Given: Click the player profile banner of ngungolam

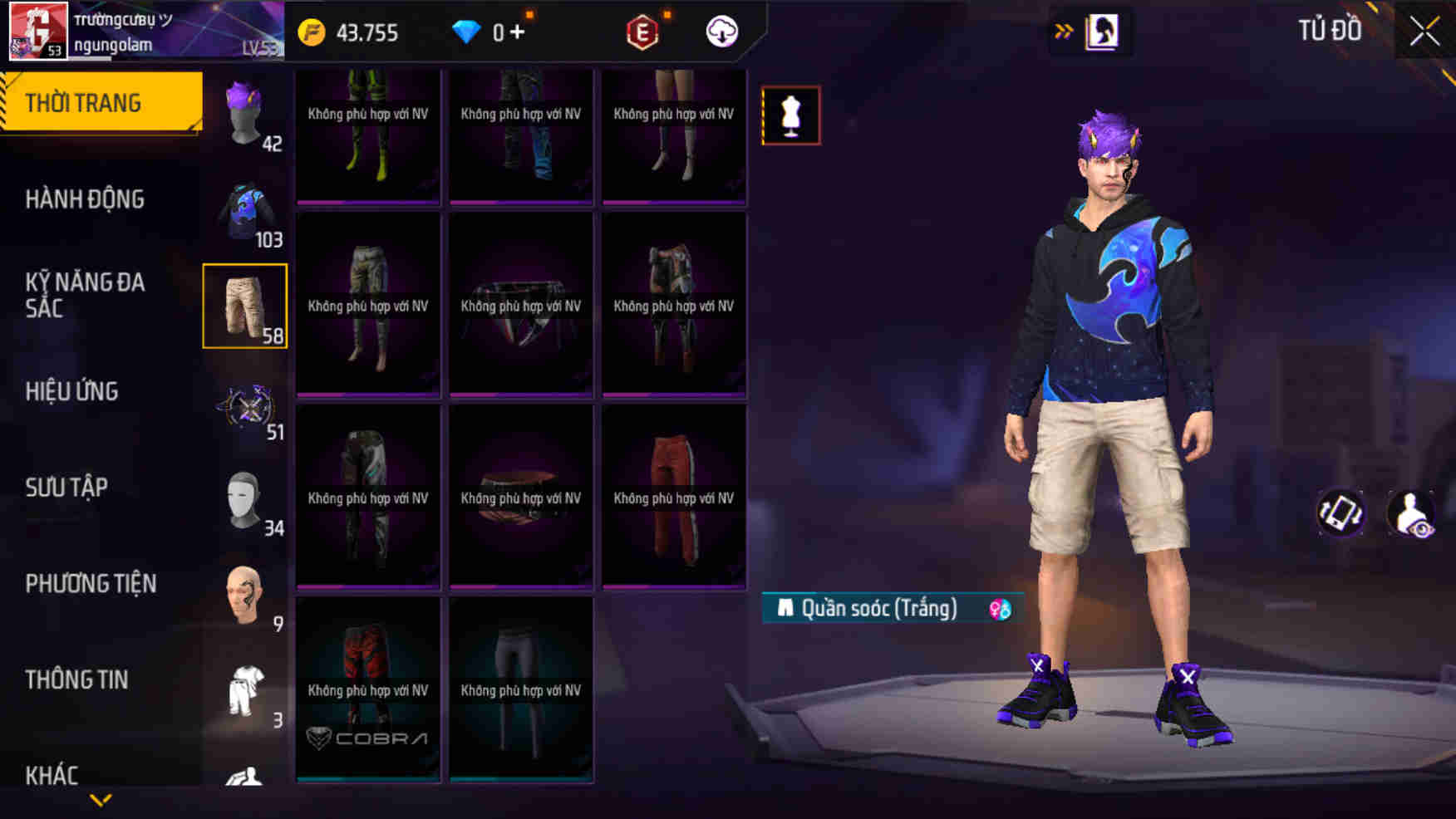Looking at the screenshot, I should click(125, 33).
